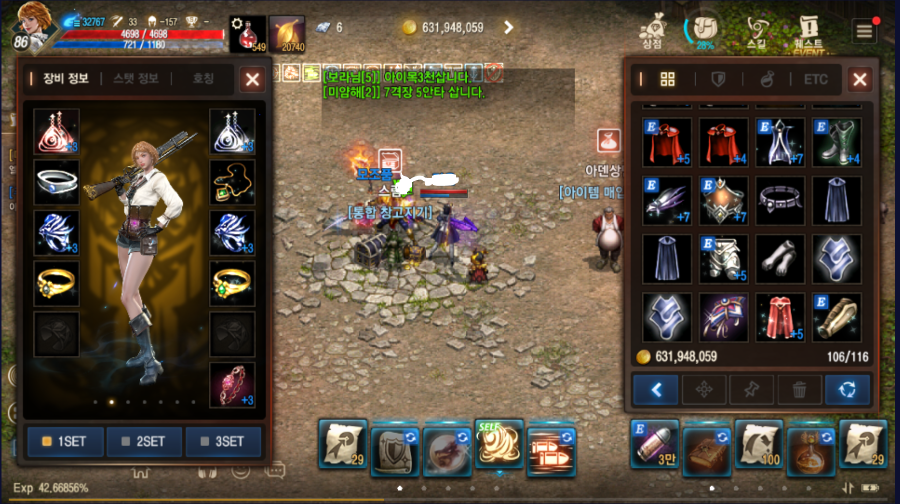This screenshot has height=504, width=900.
Task: Close the inventory panel
Action: pos(859,79)
